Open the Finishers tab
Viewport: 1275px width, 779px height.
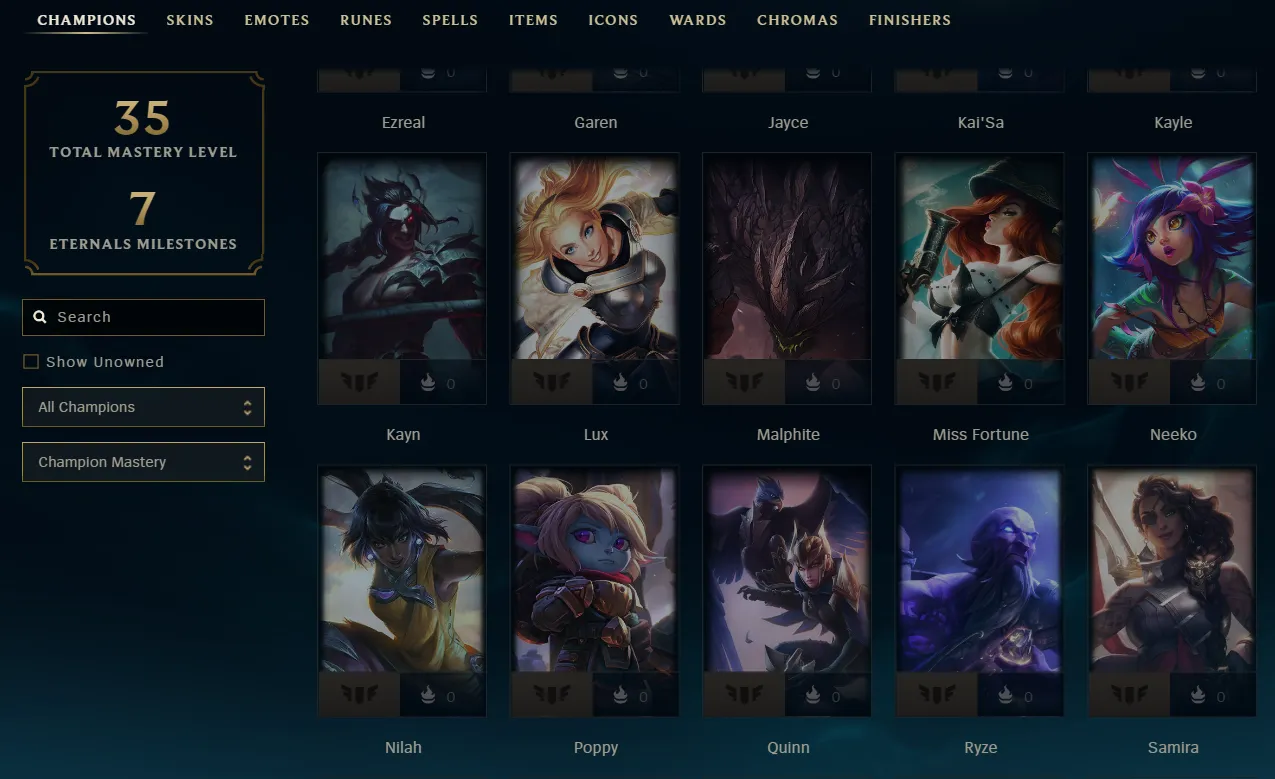(x=910, y=20)
